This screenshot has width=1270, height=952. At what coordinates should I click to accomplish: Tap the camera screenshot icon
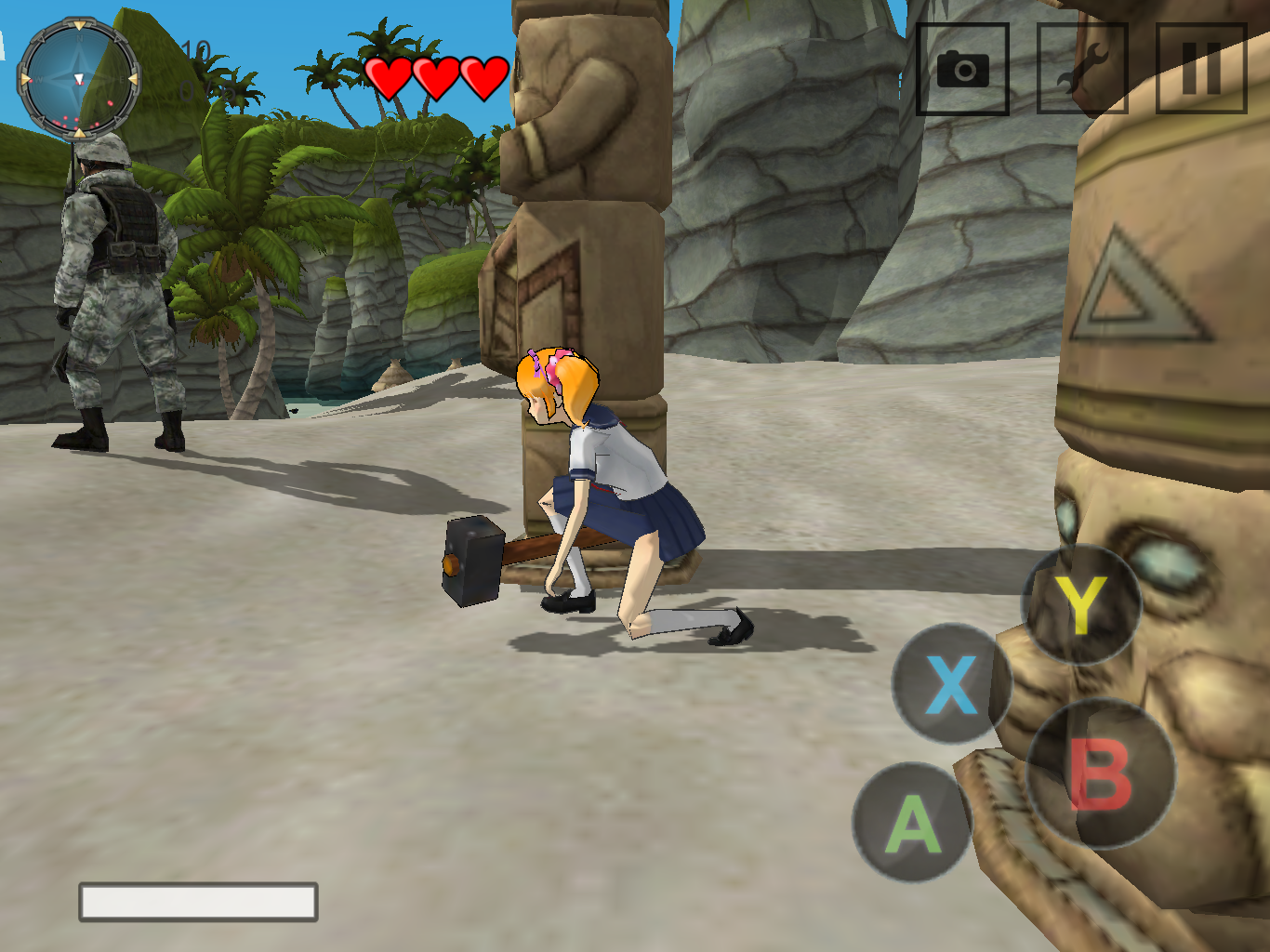coord(963,71)
